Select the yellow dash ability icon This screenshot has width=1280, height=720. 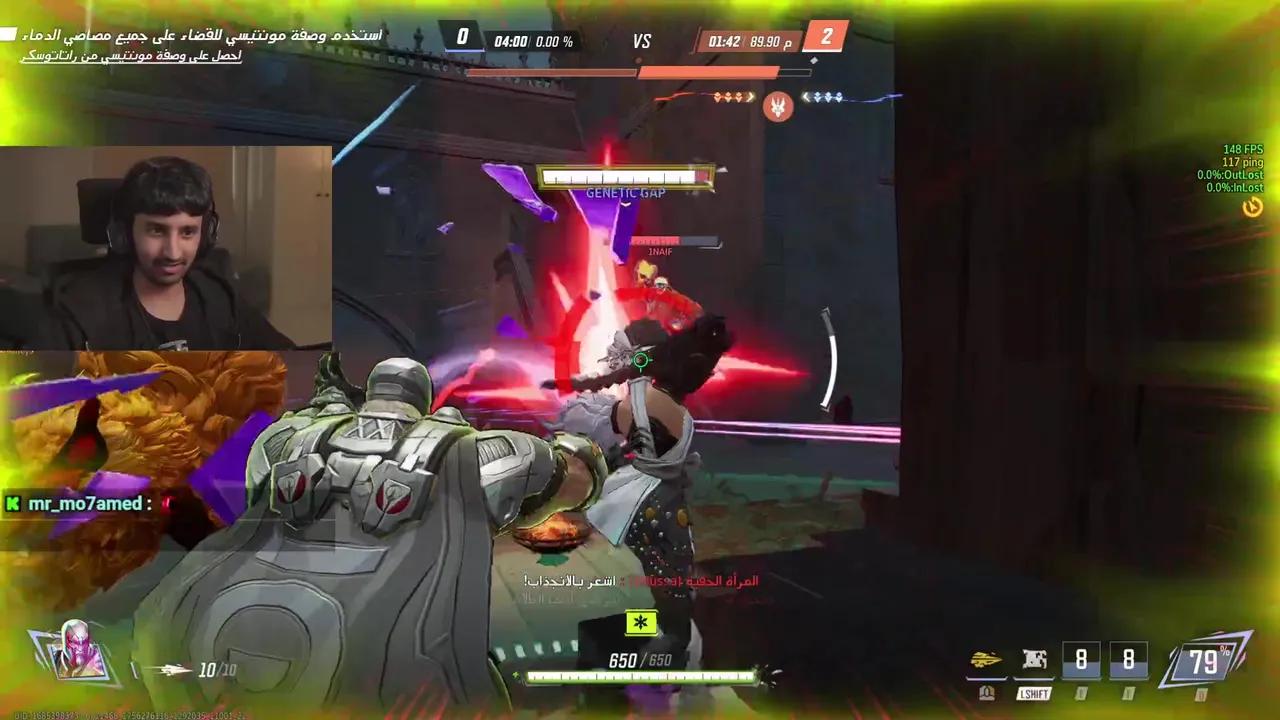tap(985, 659)
